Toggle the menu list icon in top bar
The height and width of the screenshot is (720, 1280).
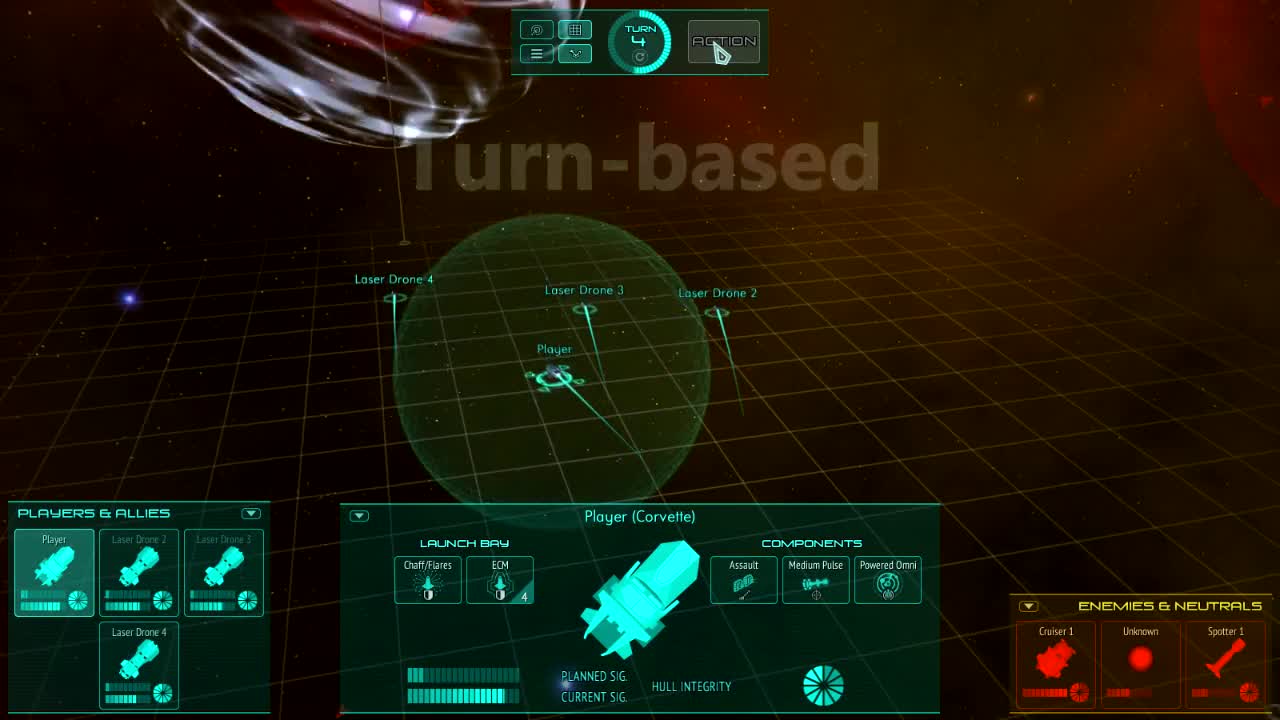536,53
